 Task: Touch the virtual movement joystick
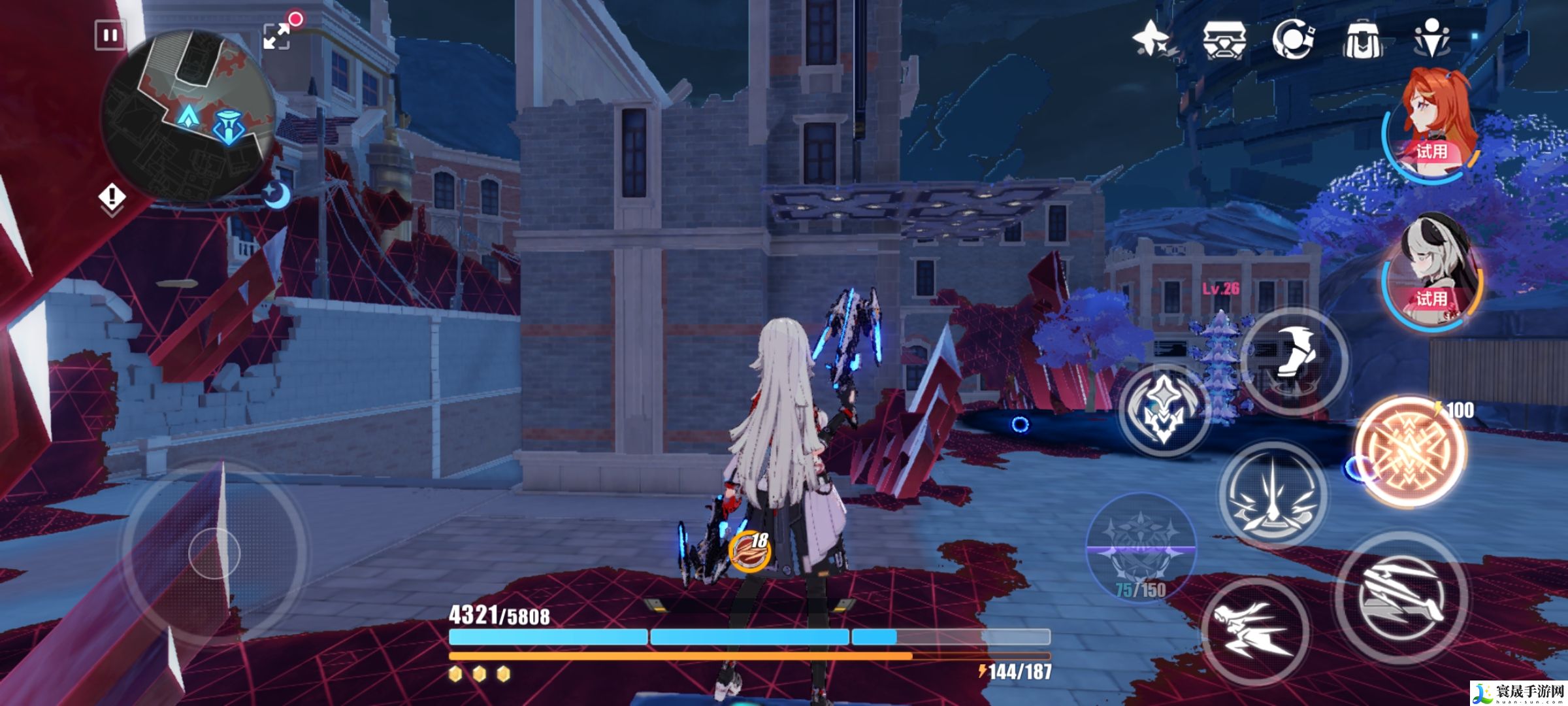214,553
